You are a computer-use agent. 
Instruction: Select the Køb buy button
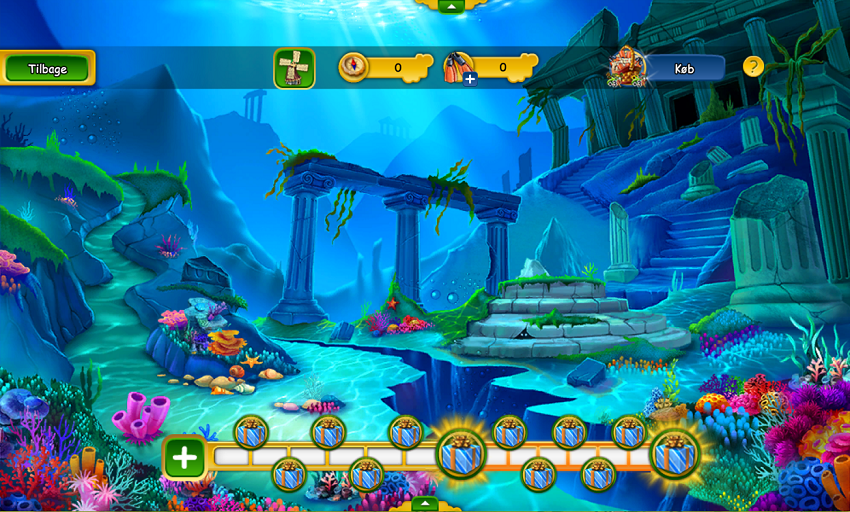coord(684,68)
